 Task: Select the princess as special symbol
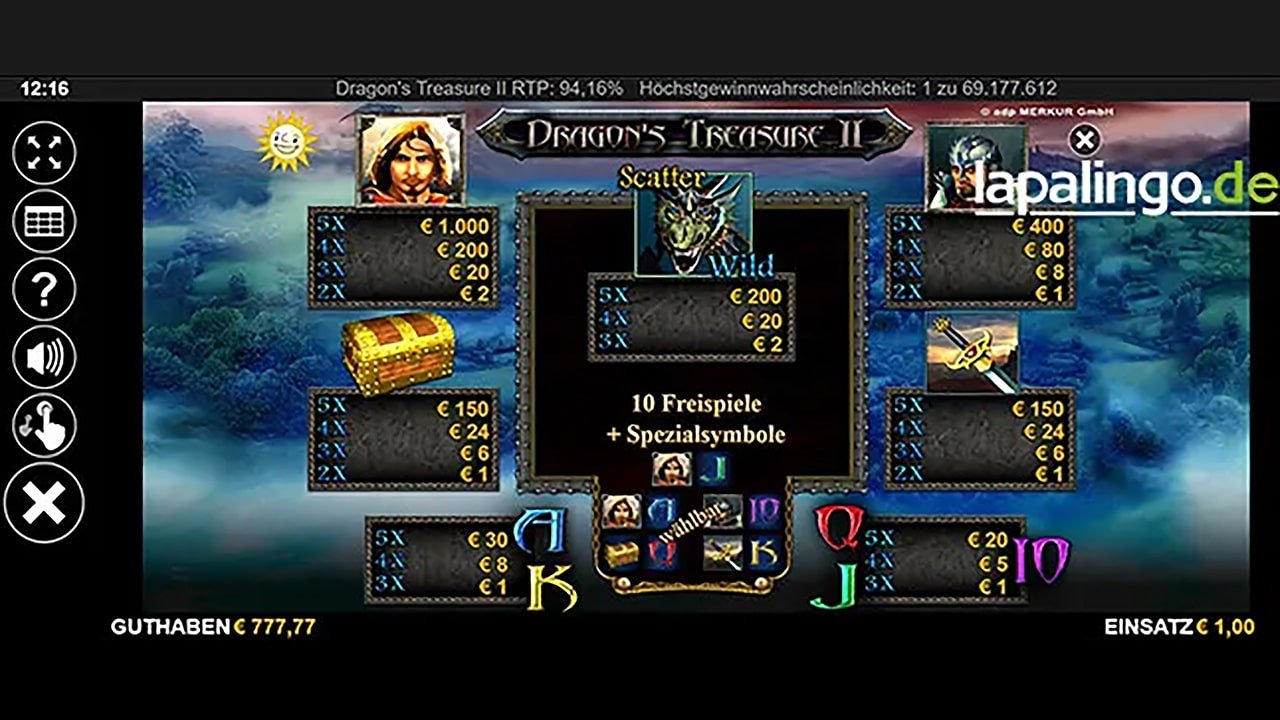620,512
